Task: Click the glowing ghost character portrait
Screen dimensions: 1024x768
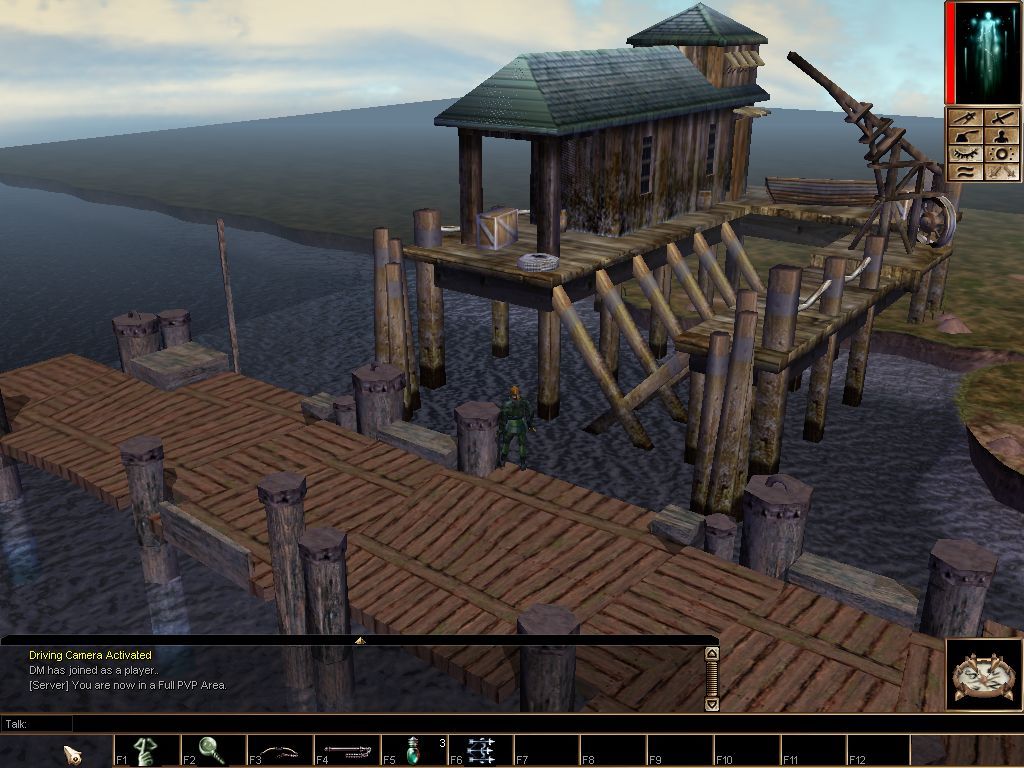Action: [x=985, y=53]
